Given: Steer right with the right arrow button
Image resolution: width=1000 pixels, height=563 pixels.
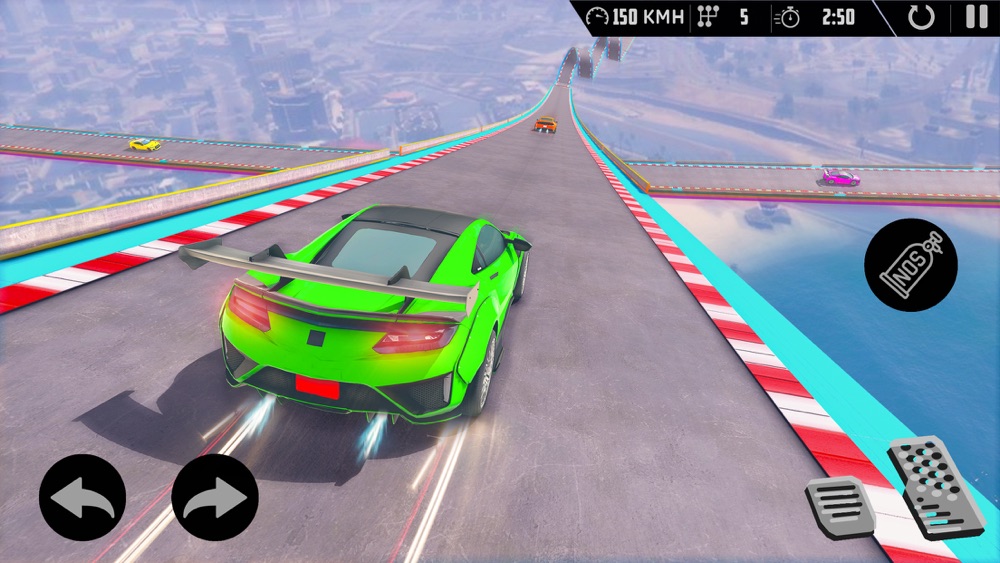Looking at the screenshot, I should (215, 498).
